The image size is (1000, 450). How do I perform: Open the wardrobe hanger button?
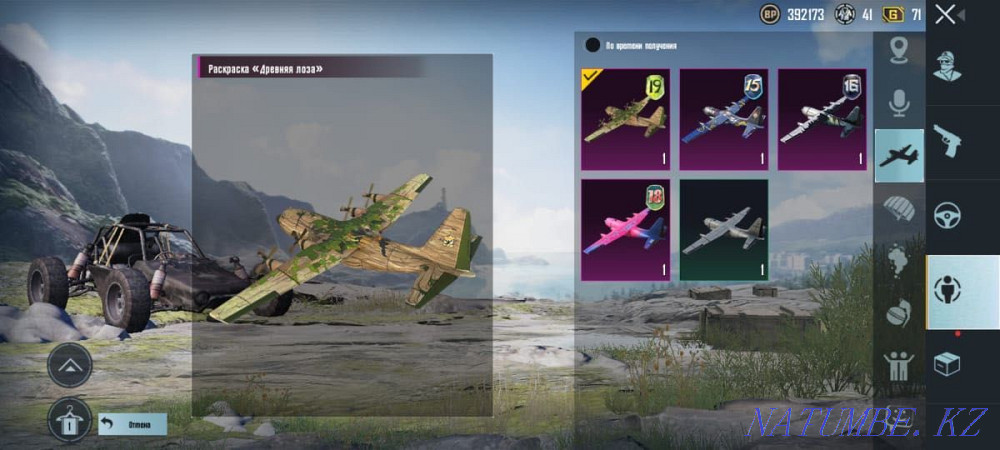[x=69, y=421]
